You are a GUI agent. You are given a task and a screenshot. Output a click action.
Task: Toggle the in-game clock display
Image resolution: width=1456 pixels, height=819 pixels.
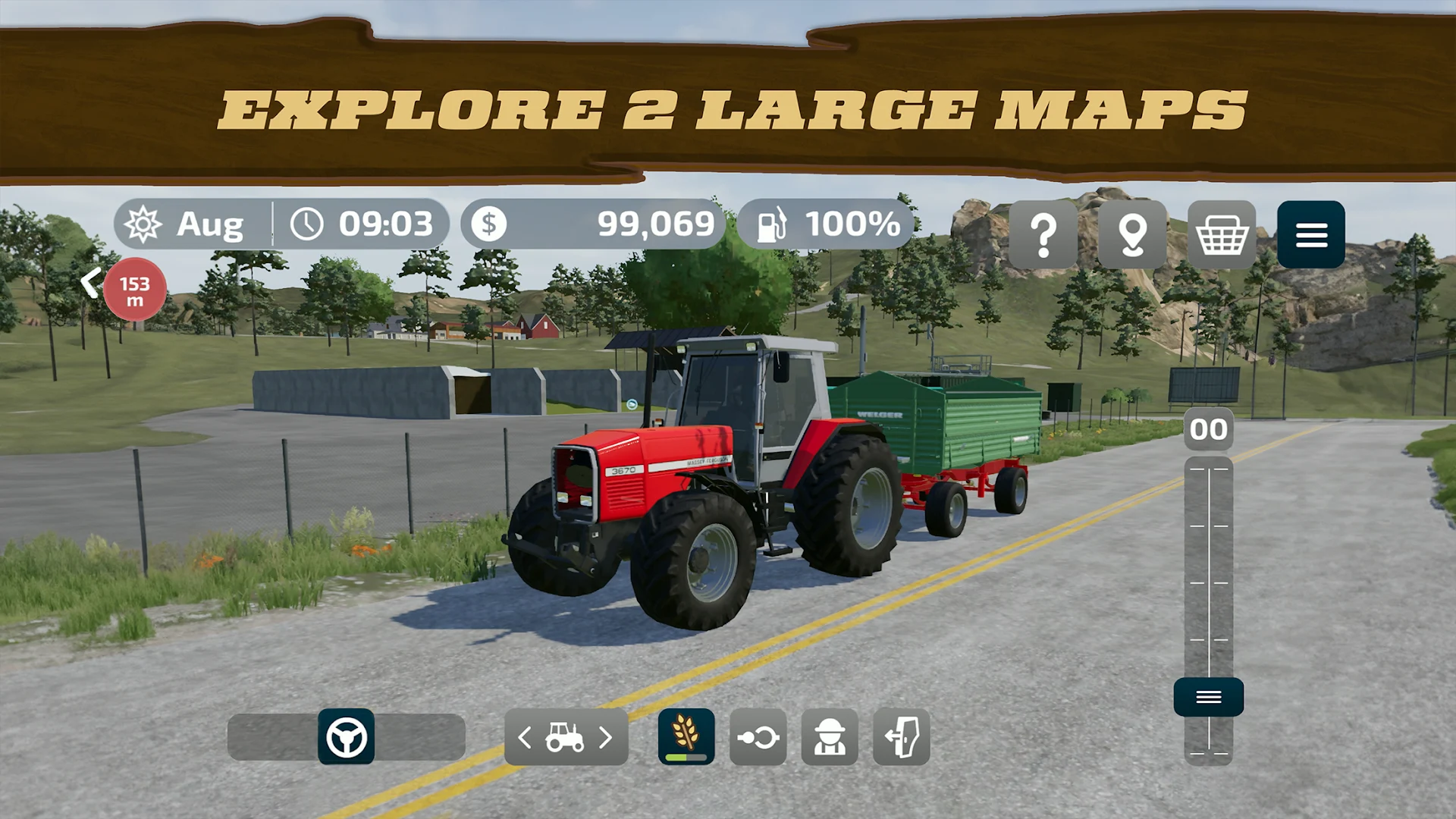click(362, 223)
